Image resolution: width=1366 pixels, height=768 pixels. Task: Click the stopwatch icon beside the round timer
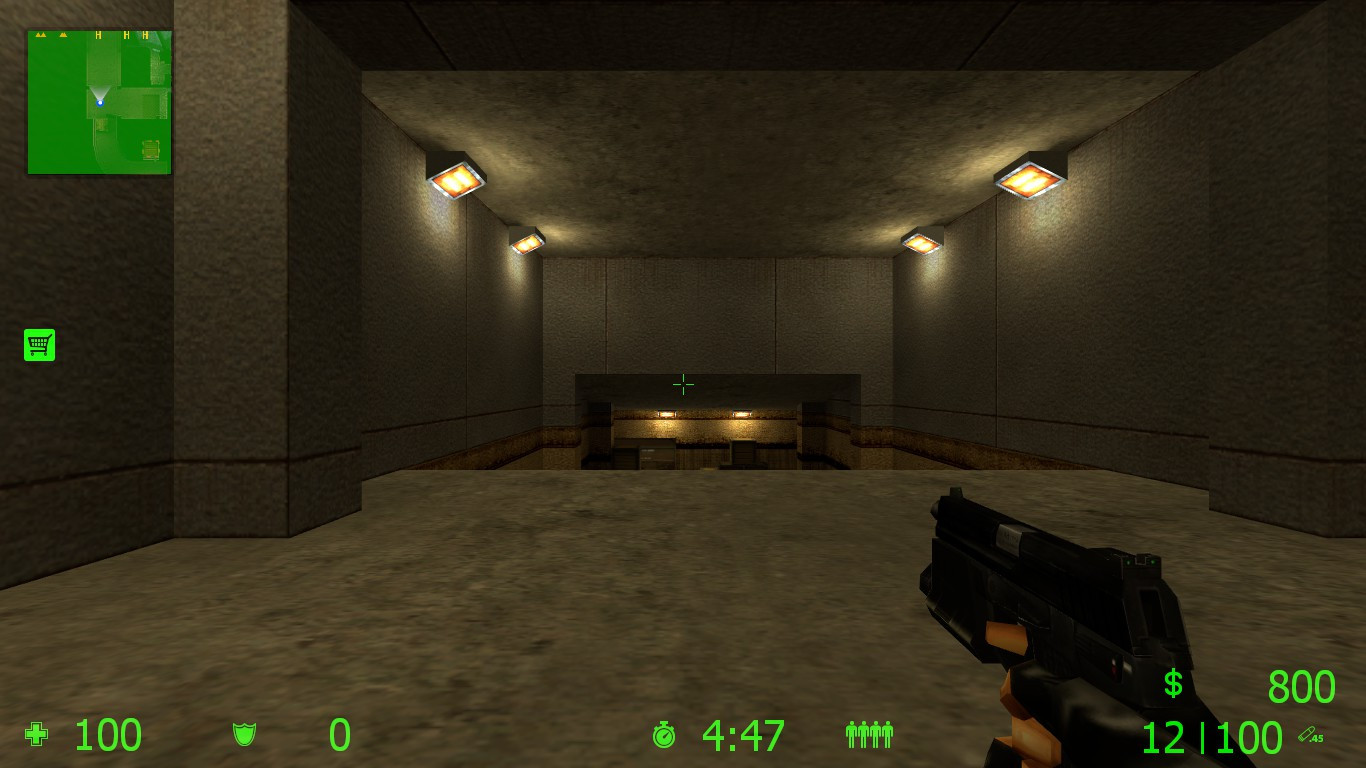[x=664, y=735]
